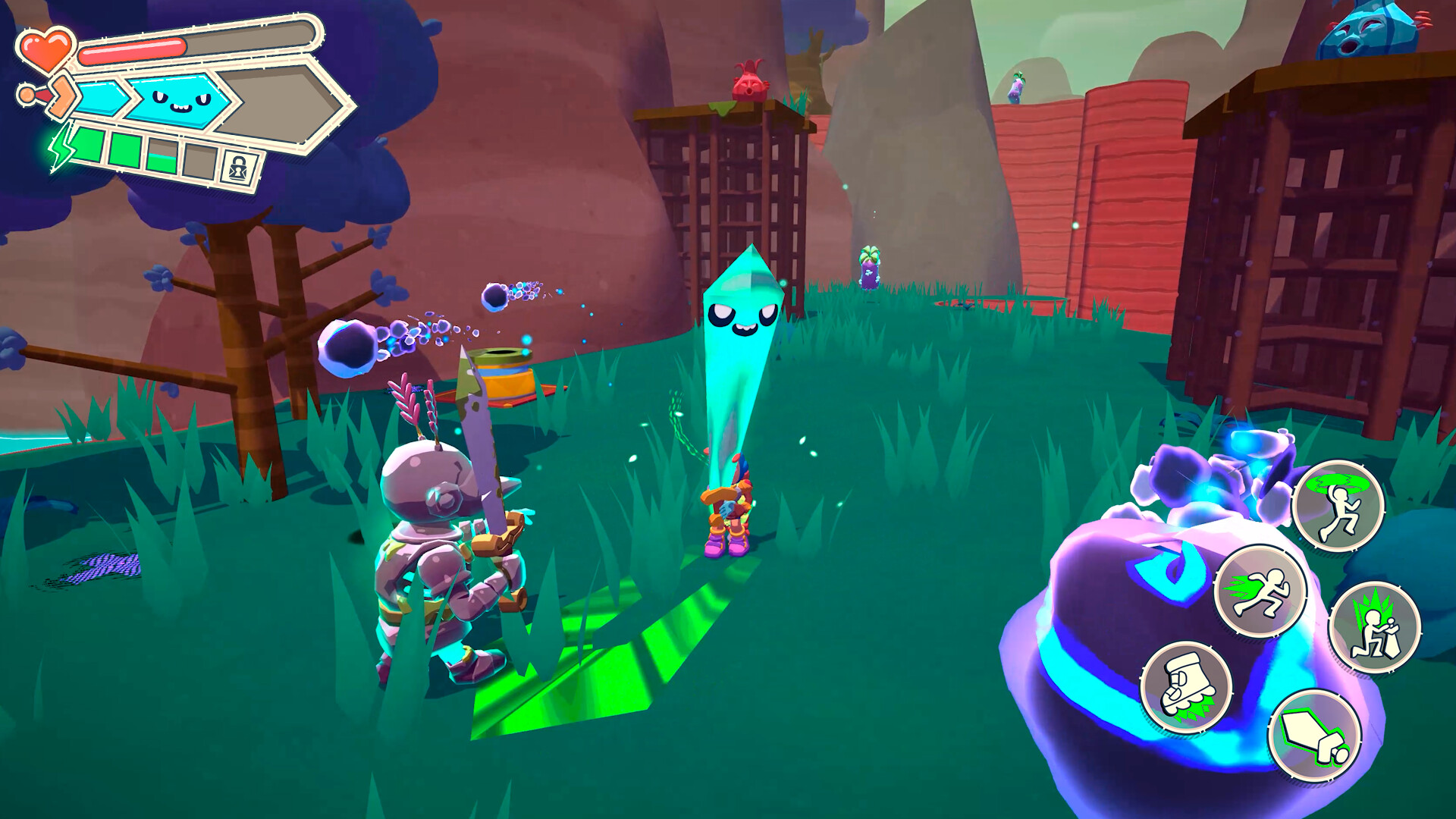
Task: Expand the cyan chevron on the sword meter
Action: point(99,96)
